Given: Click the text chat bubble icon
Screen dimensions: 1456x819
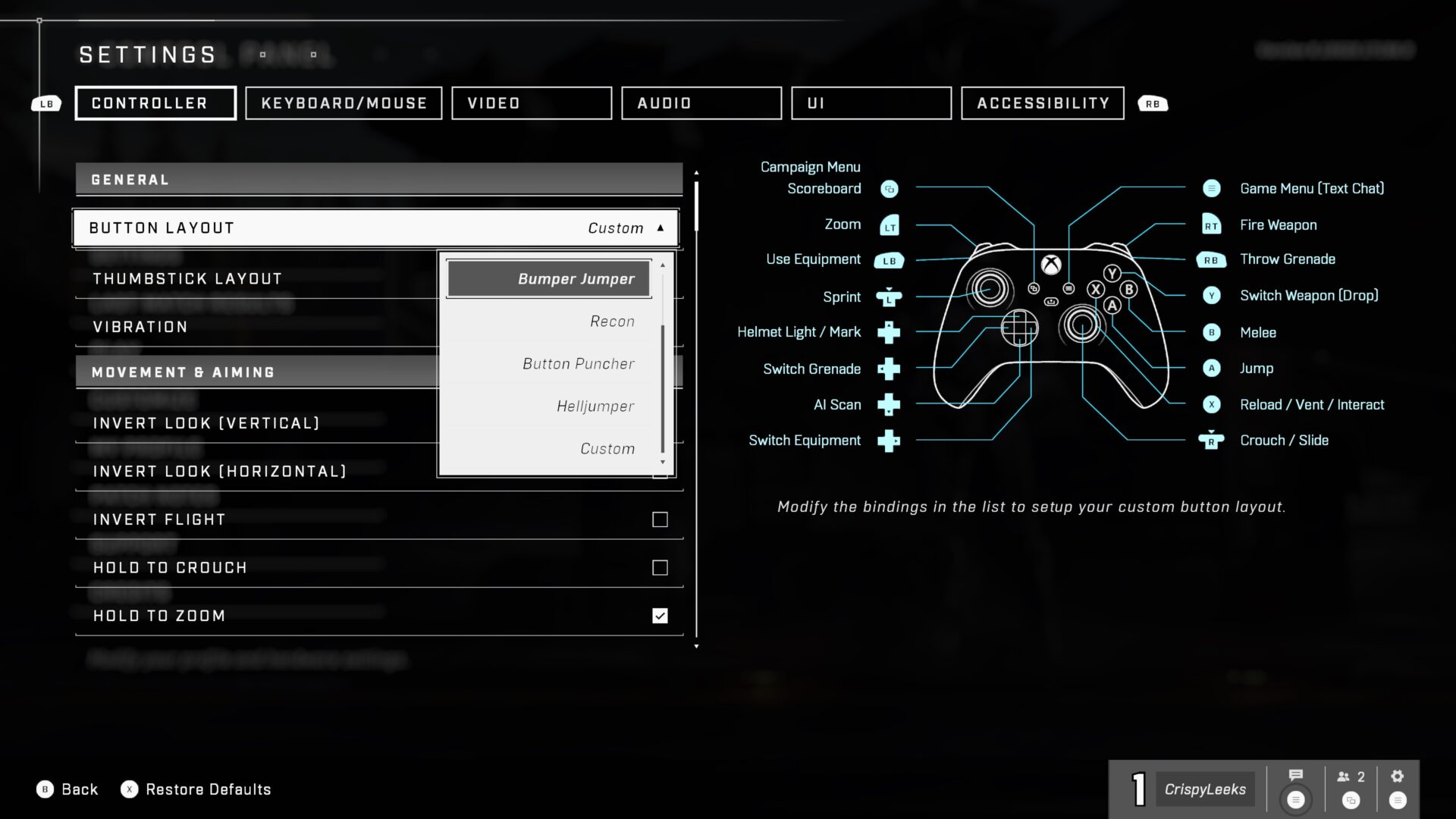Looking at the screenshot, I should [x=1294, y=776].
